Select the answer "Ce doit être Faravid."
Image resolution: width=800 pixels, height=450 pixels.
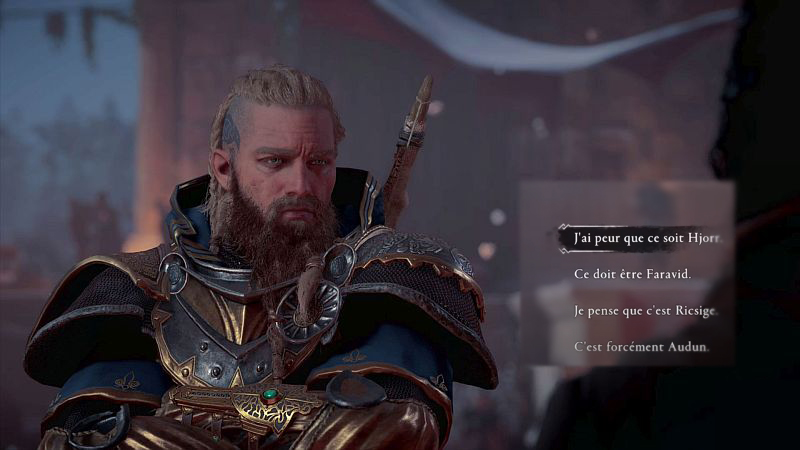coord(632,274)
